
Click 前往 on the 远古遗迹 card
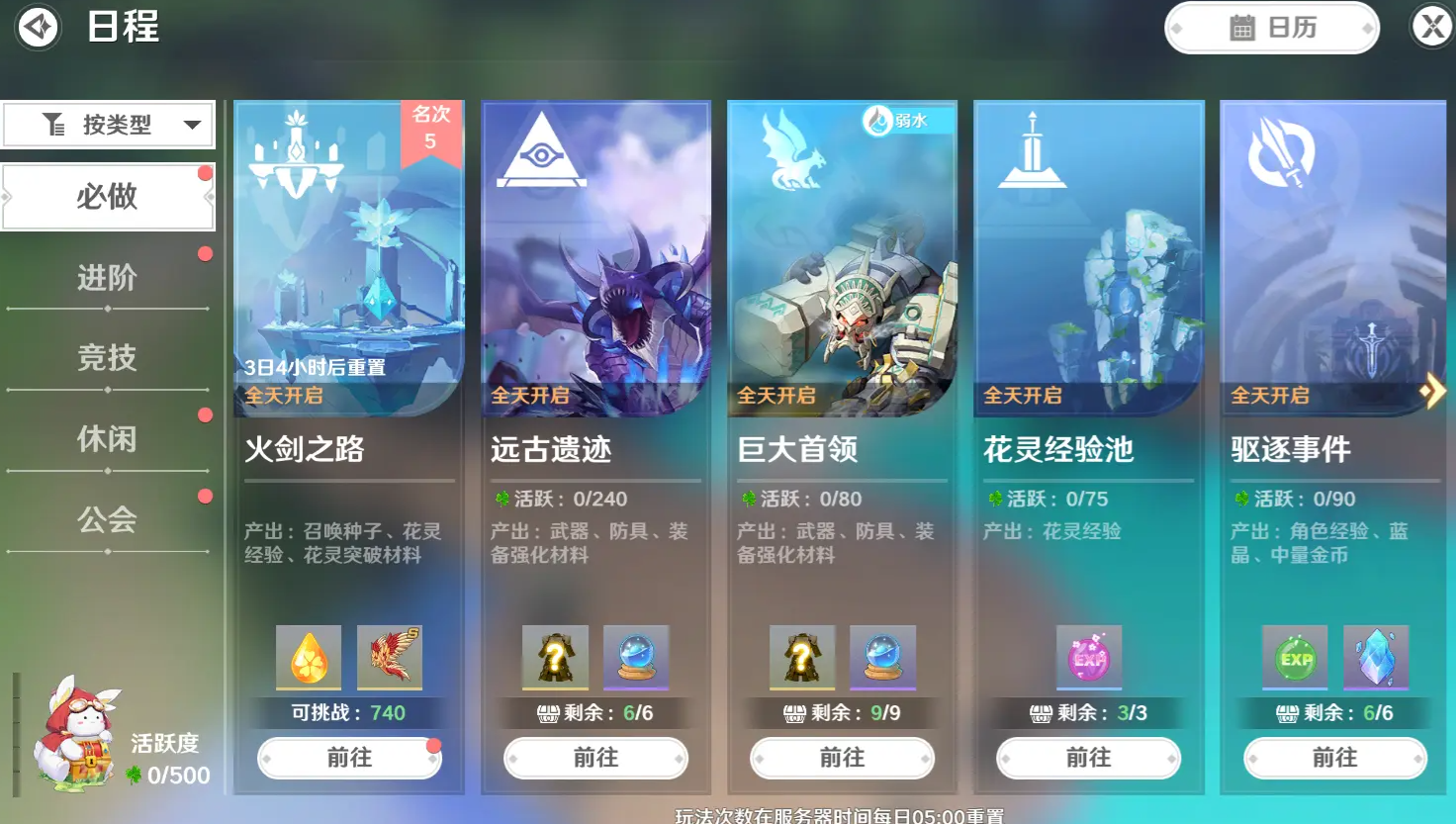595,758
